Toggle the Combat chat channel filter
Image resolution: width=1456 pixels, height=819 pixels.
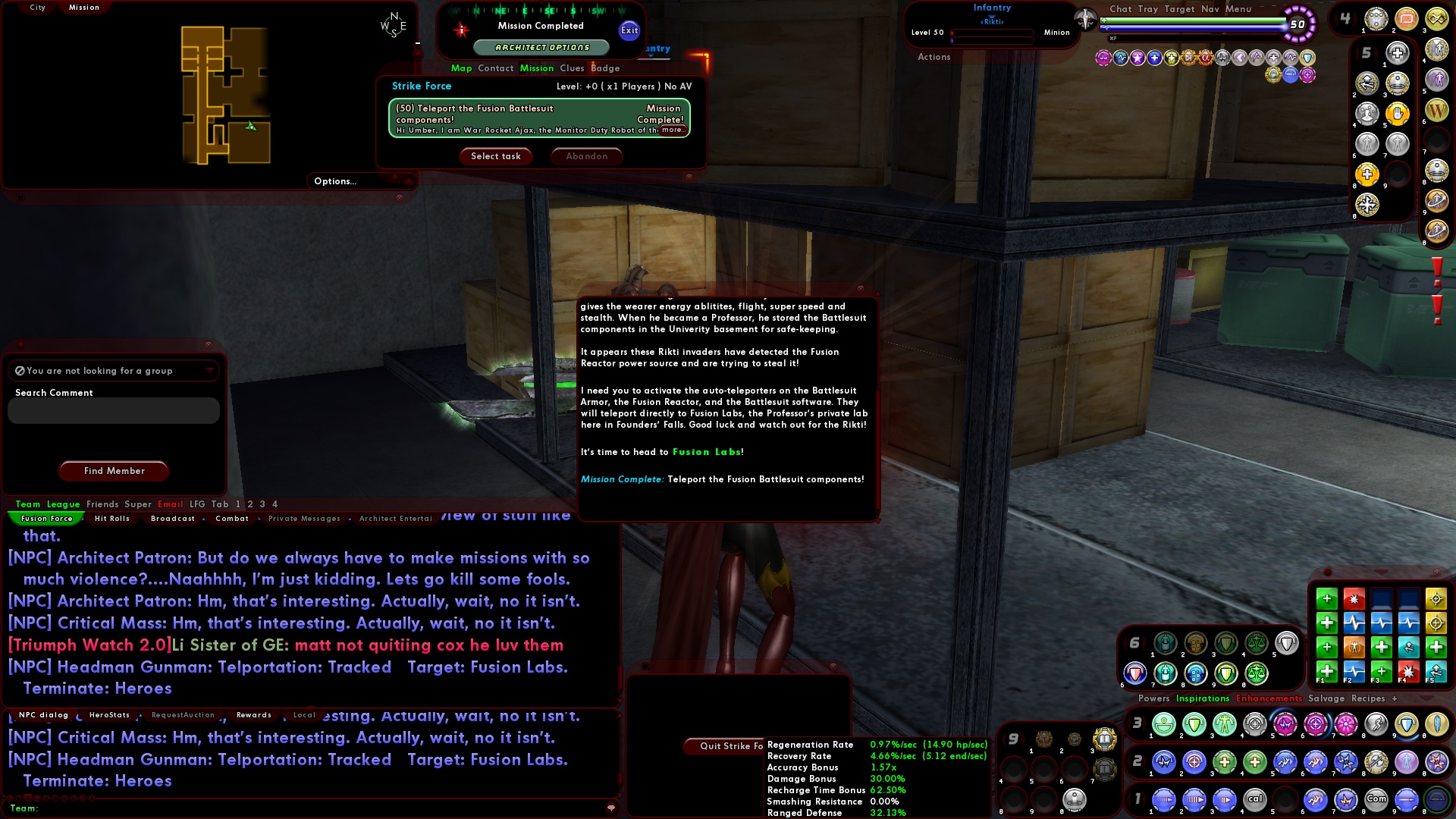pyautogui.click(x=231, y=519)
